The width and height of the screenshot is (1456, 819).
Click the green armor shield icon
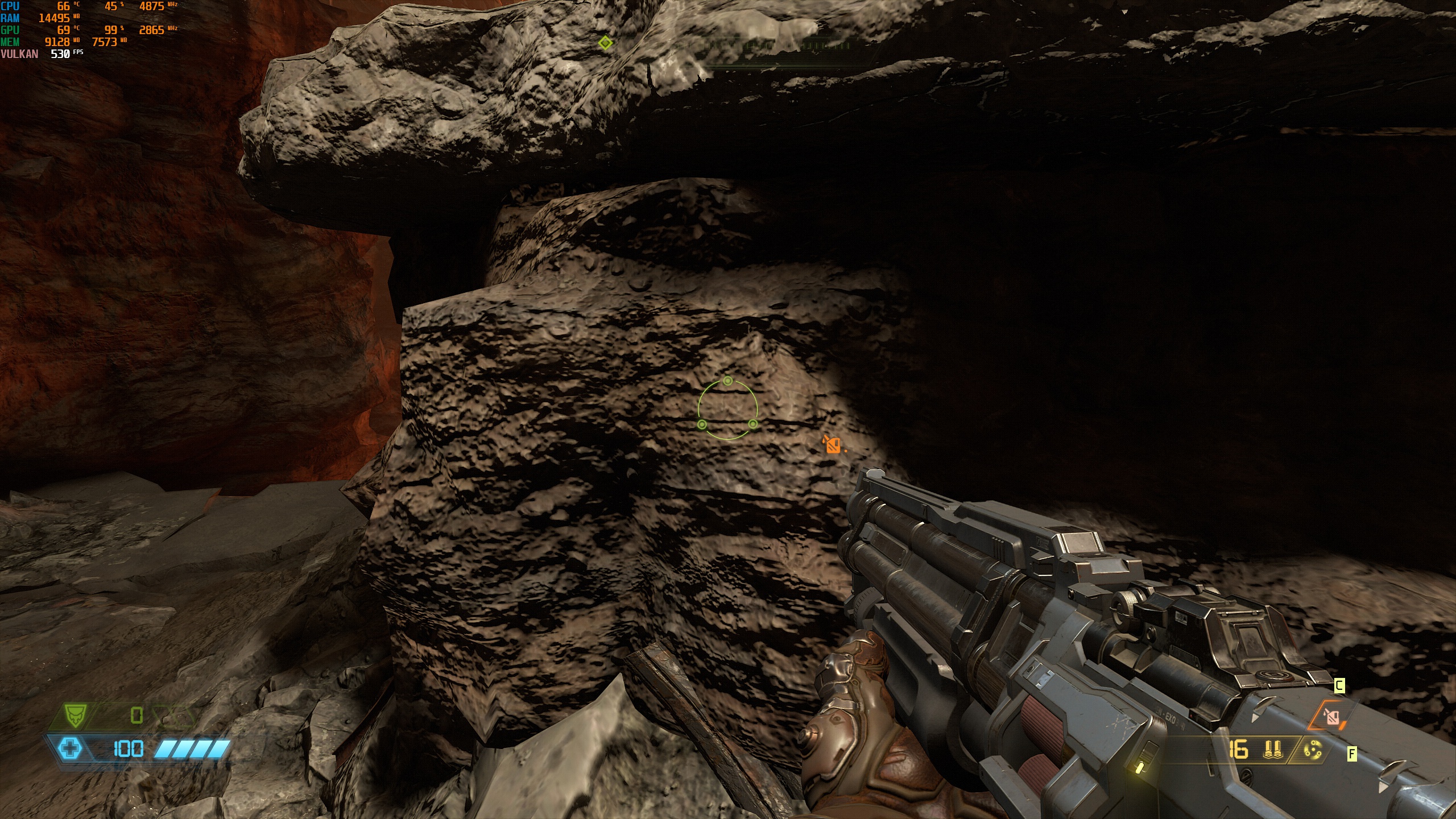74,716
